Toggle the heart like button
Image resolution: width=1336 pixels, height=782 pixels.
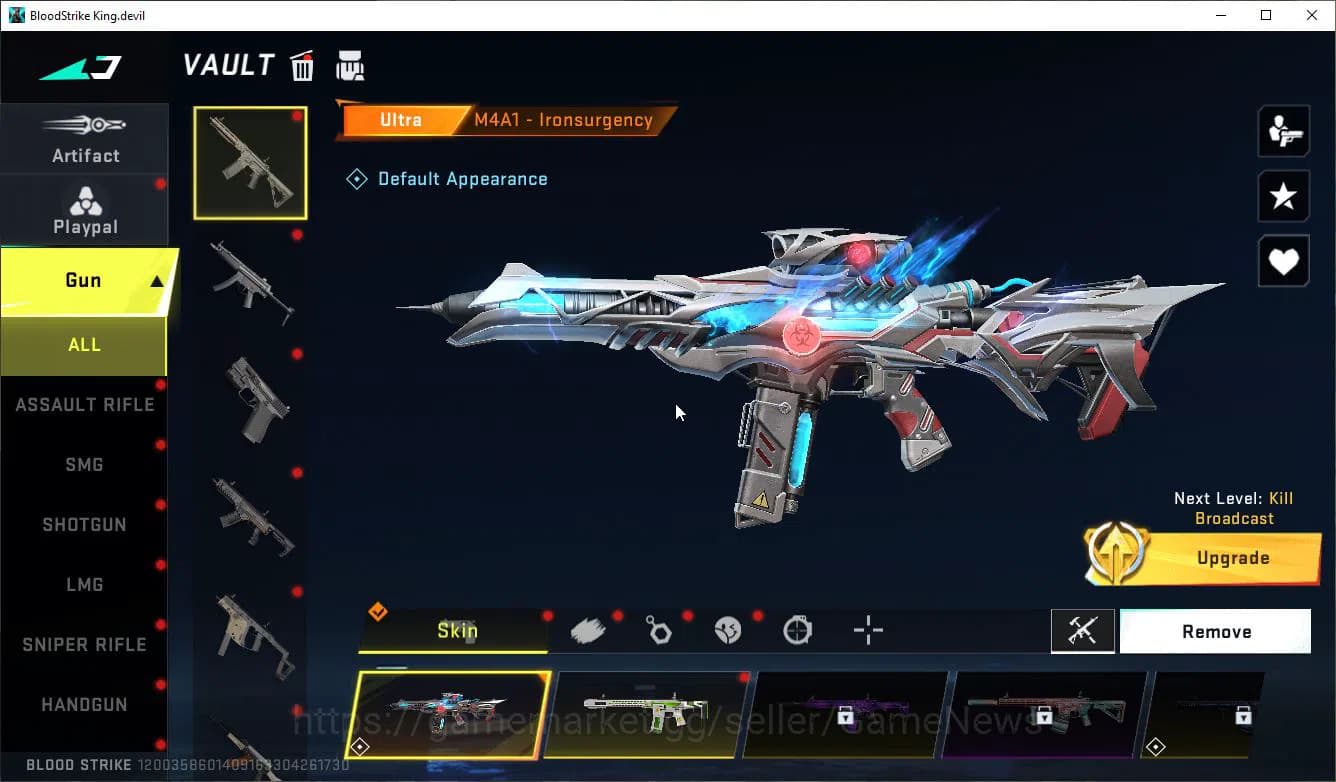[1283, 261]
